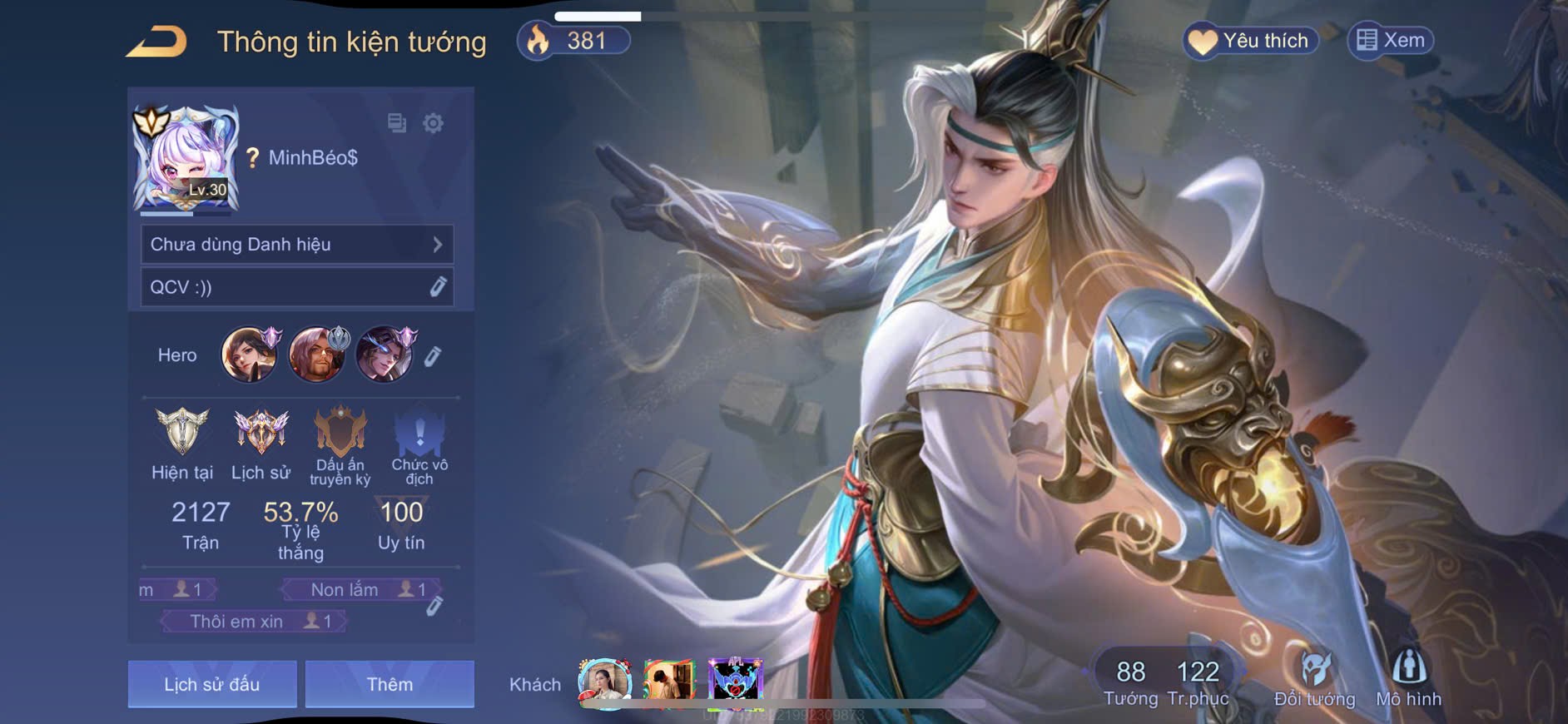
Task: Open the Dấu ấn truyền kỳ badge
Action: (340, 434)
